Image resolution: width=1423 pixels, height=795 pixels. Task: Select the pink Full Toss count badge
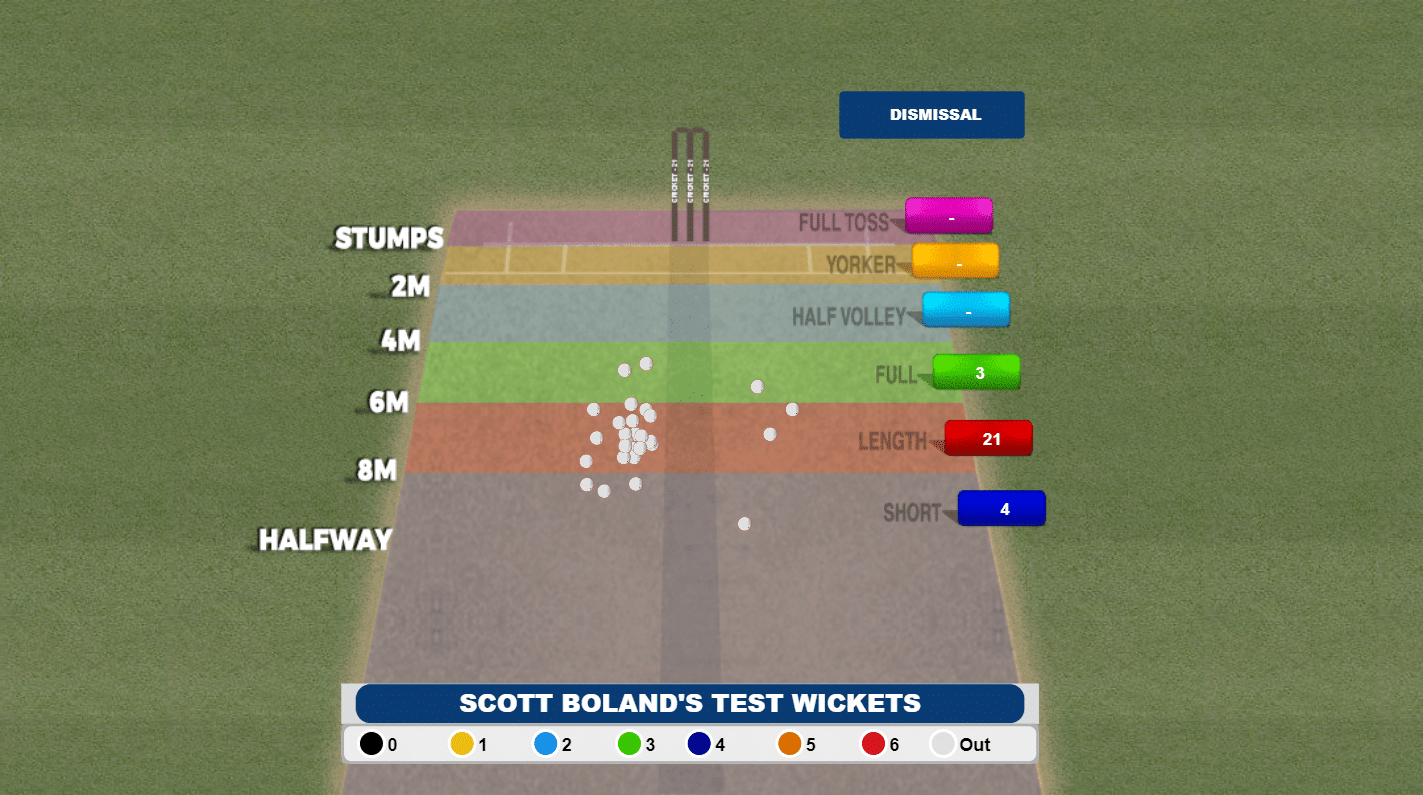click(949, 216)
